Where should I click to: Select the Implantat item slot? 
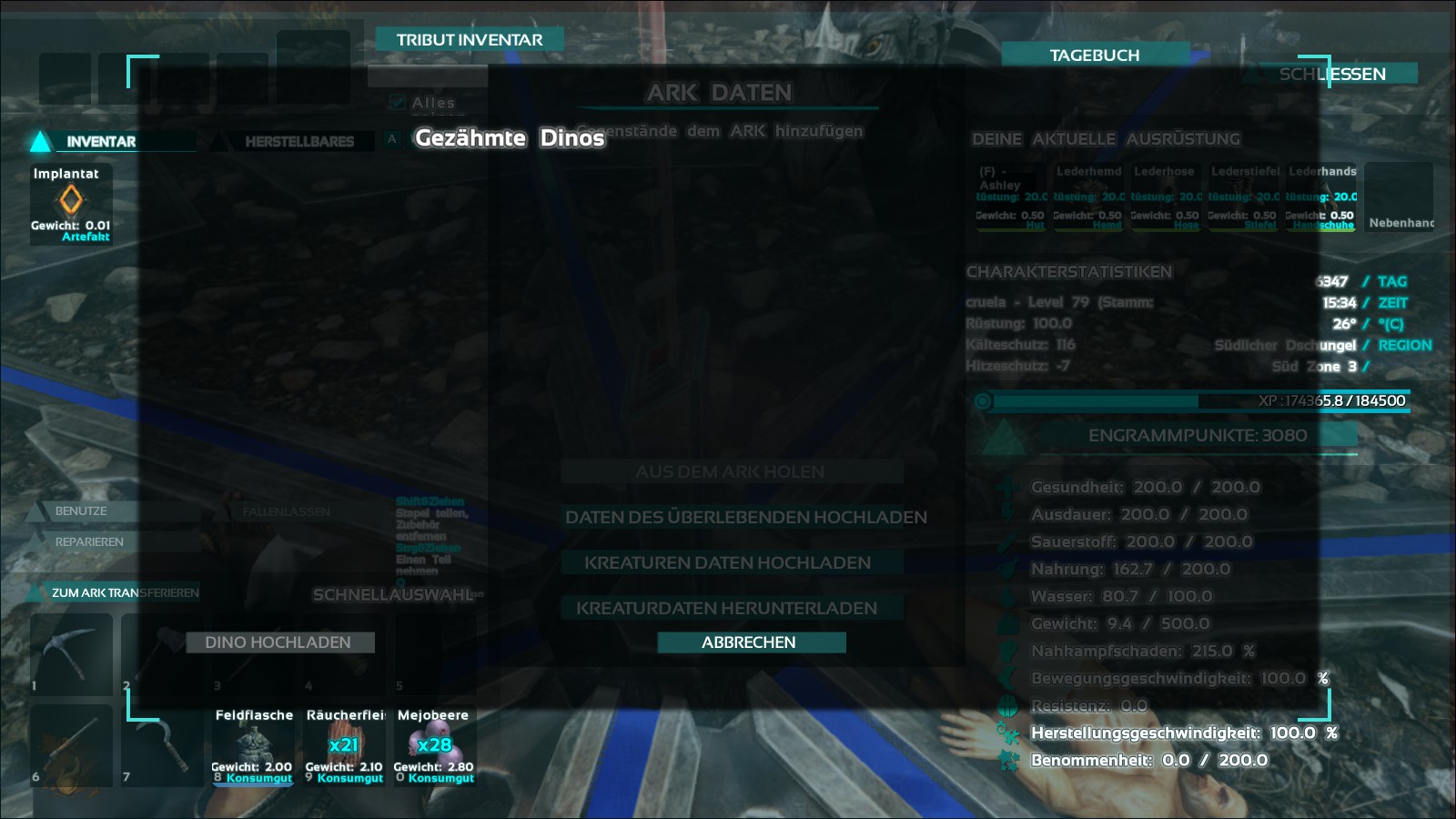[x=71, y=204]
